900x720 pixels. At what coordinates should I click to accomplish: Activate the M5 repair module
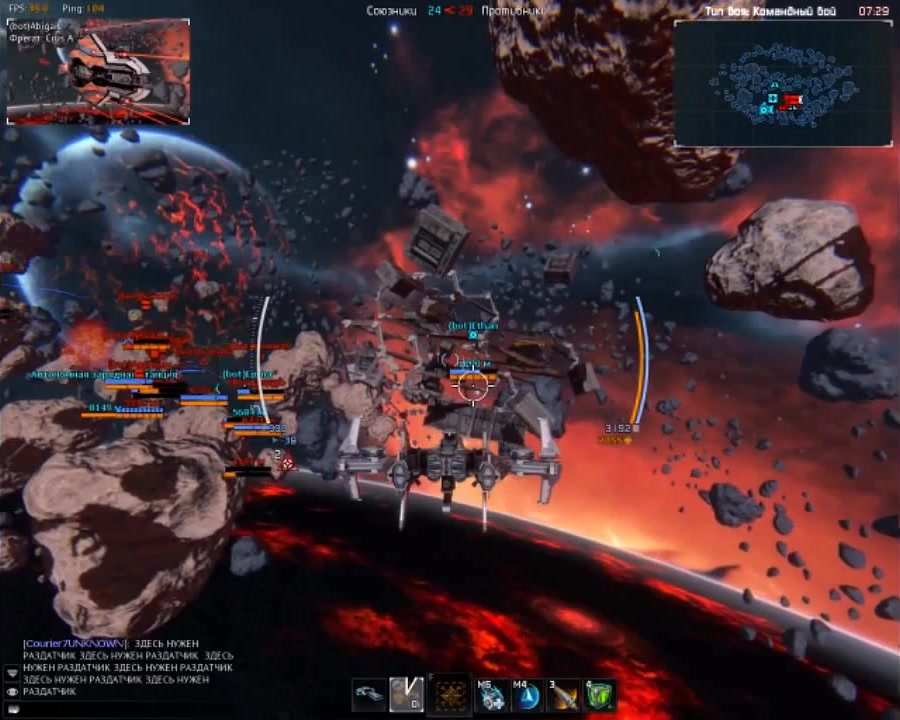[490, 695]
